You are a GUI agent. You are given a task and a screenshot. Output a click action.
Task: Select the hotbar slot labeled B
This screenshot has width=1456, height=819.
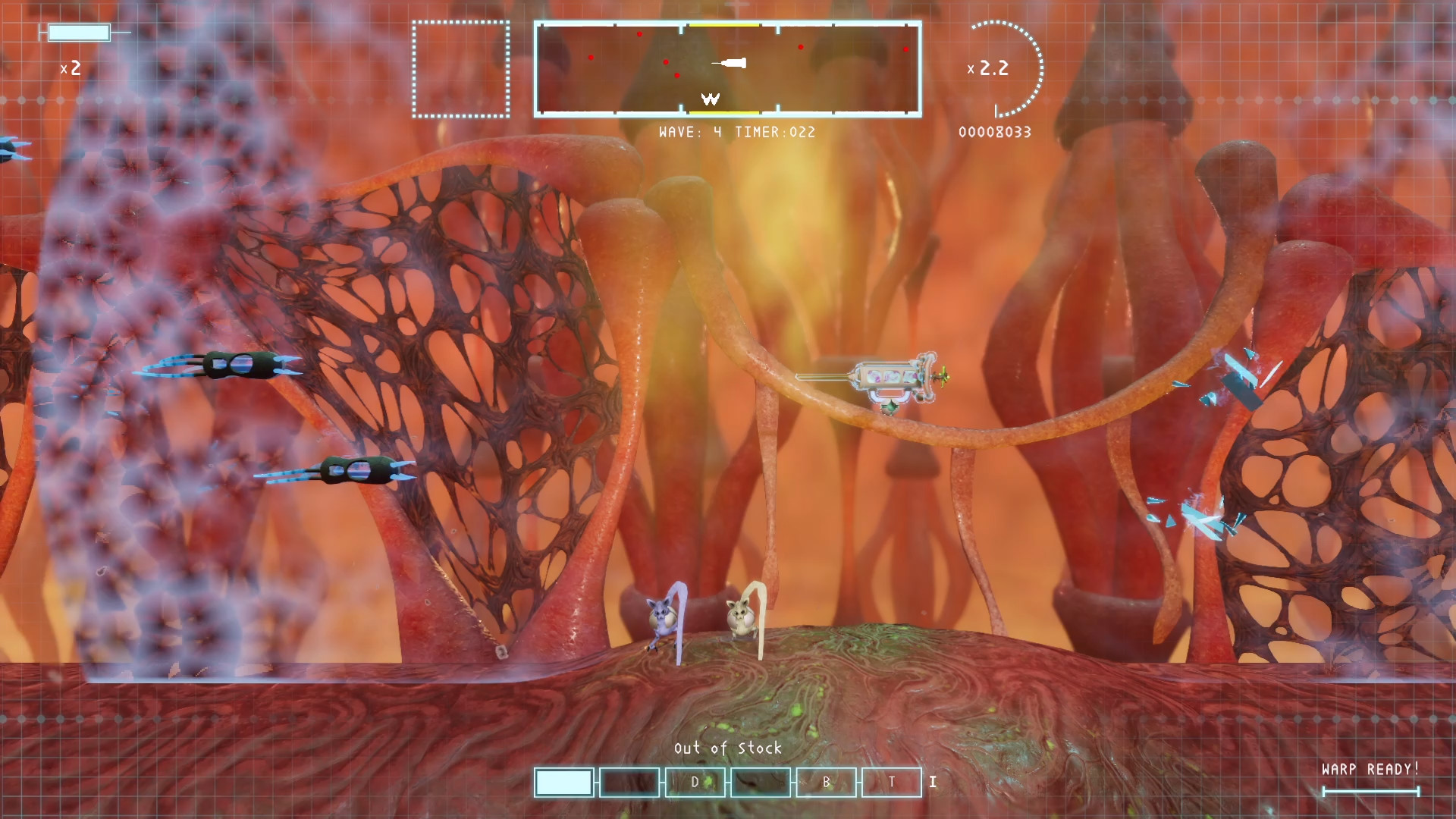(x=825, y=783)
